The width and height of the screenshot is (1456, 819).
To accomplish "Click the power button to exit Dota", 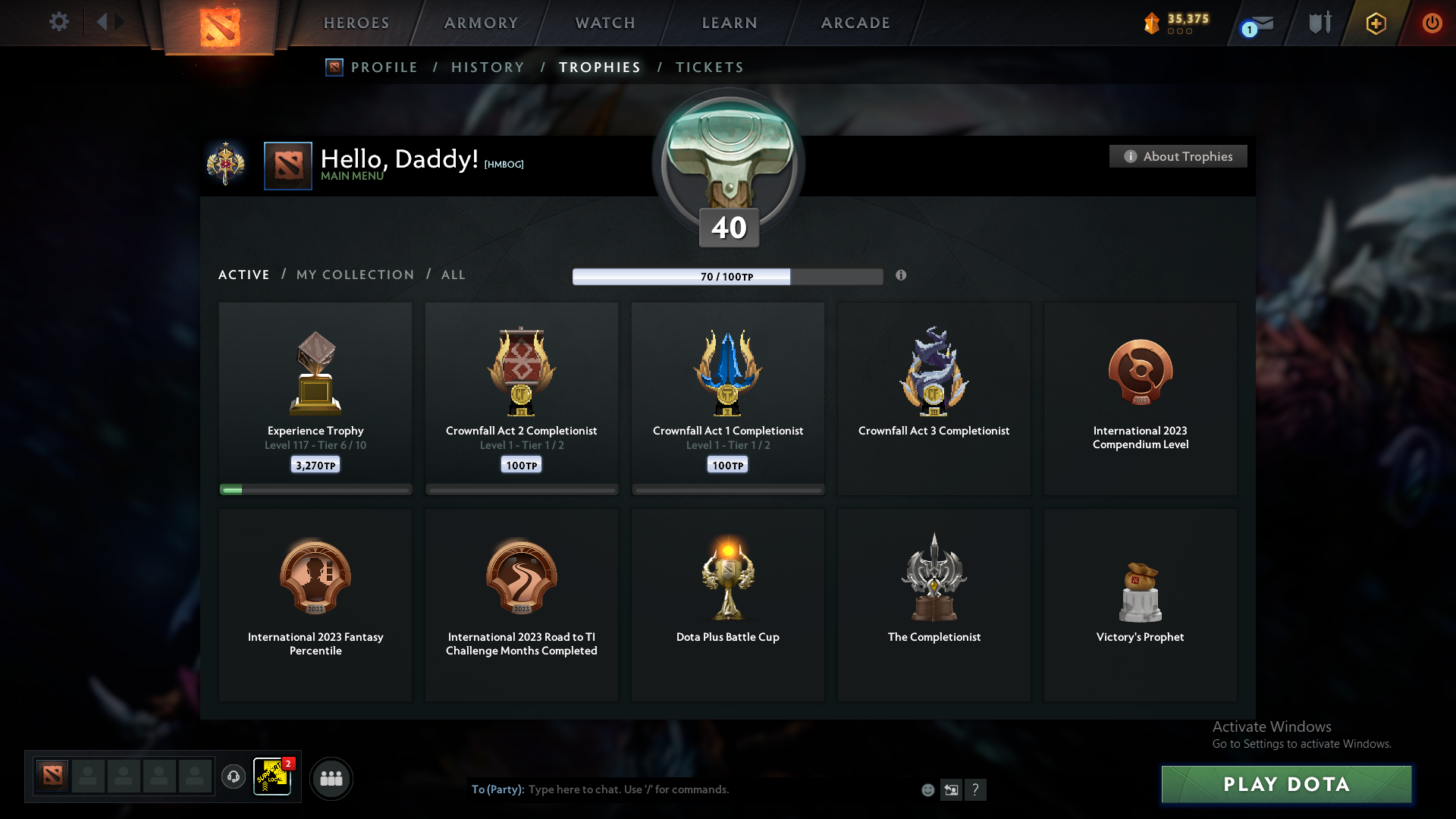I will click(x=1432, y=23).
